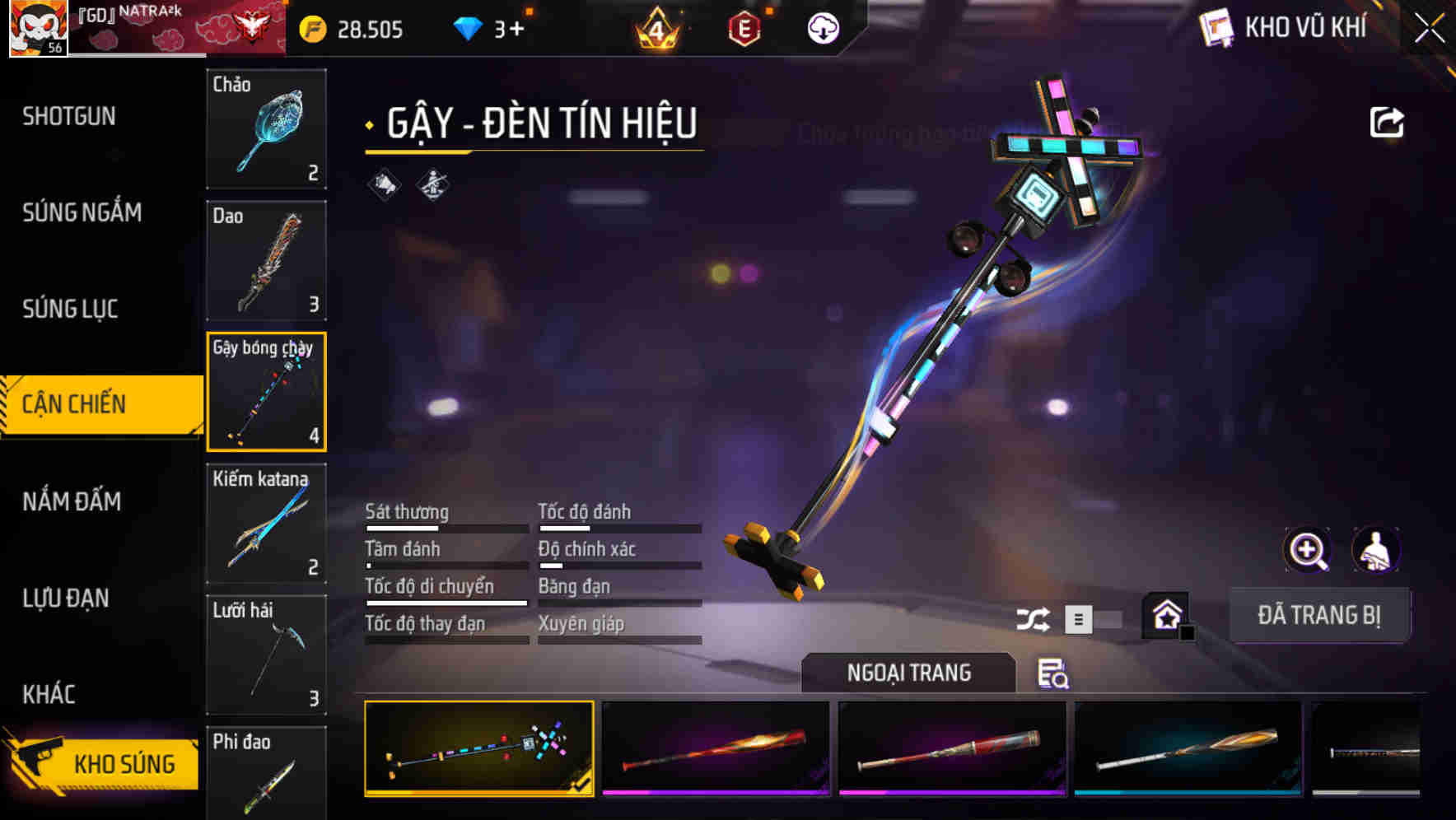Switch to SÚNG NGẮM category
The image size is (1456, 820).
coord(82,212)
